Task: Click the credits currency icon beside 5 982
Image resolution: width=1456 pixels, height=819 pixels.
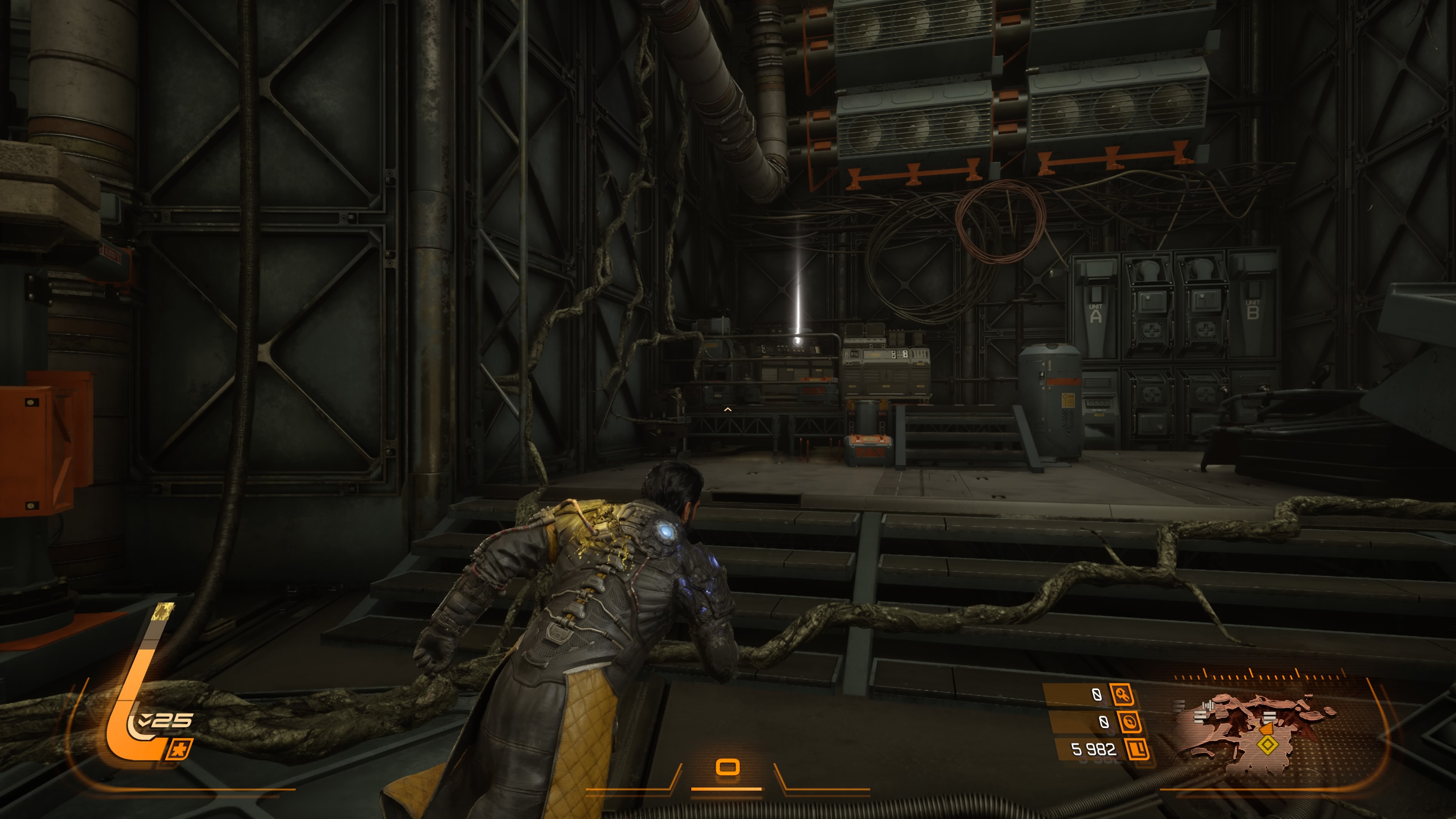Action: 1137,750
